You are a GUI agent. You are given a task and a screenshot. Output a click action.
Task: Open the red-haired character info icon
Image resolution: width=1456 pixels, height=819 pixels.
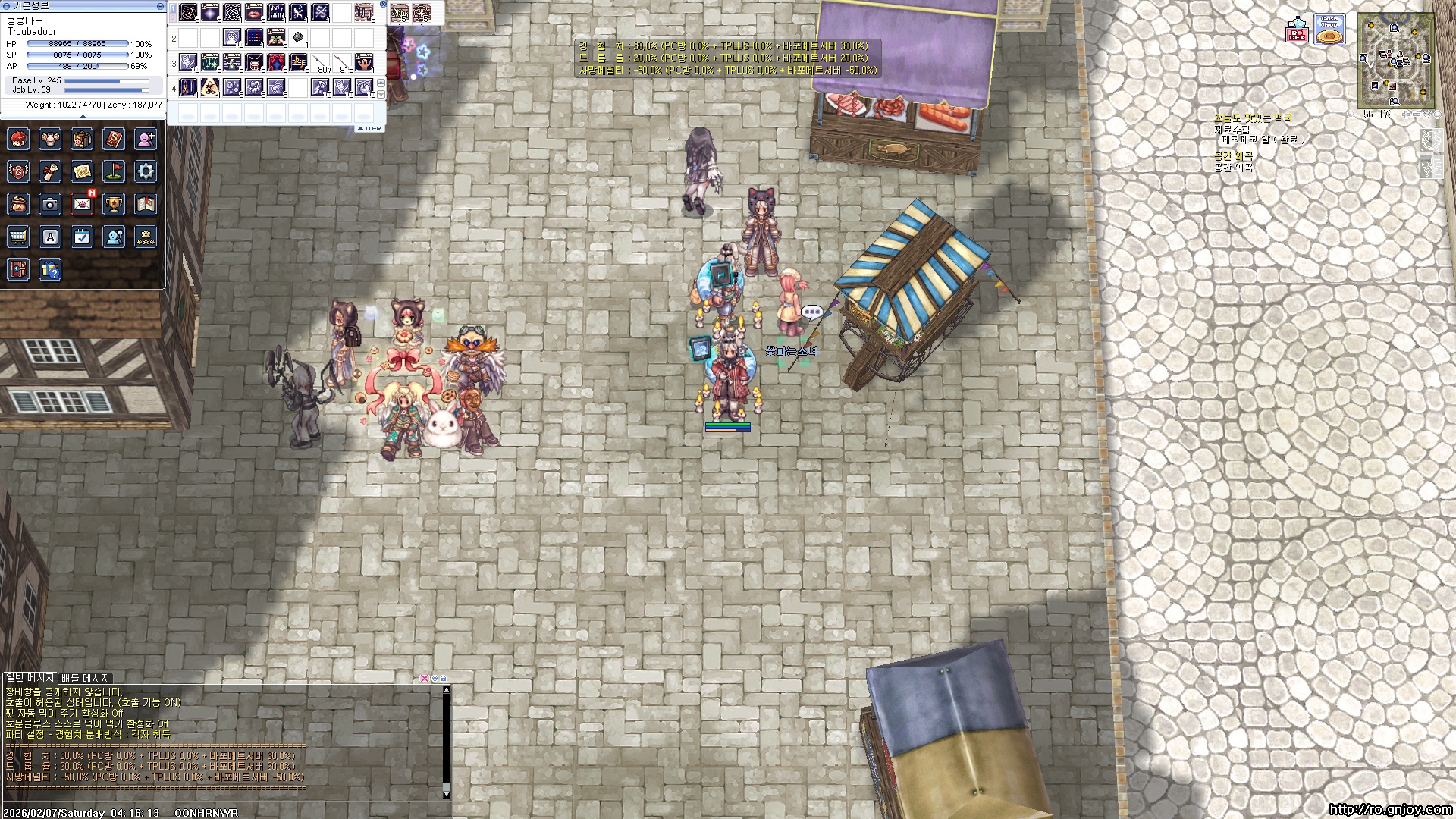pos(18,140)
